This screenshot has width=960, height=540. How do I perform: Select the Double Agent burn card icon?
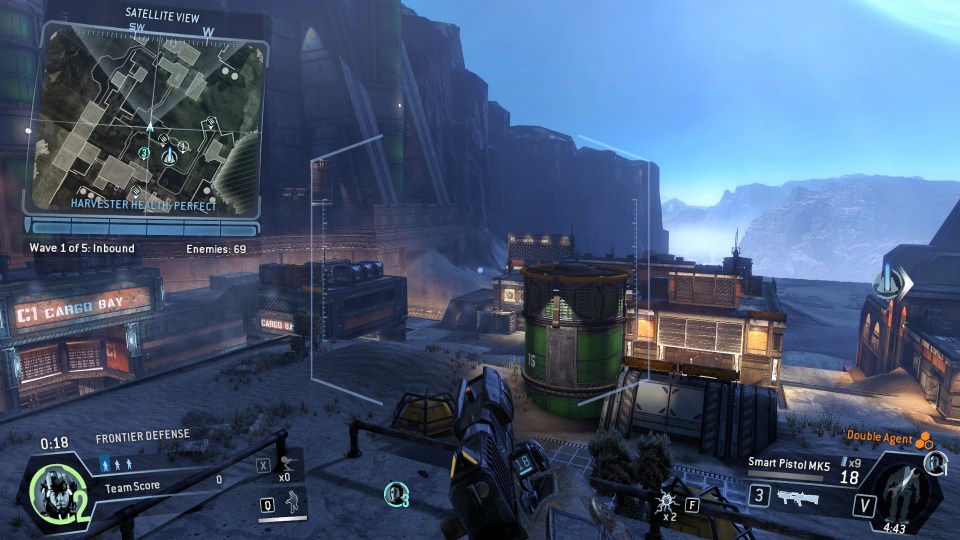tap(925, 437)
